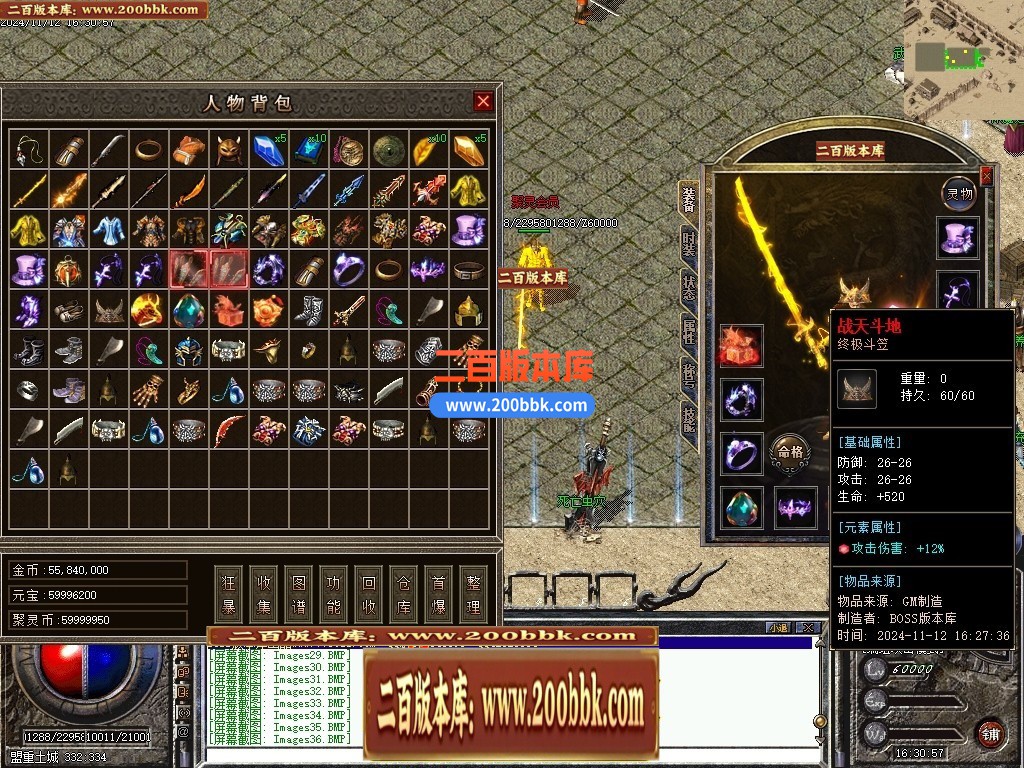
Task: Select the purple top hat equipment slot
Action: (x=960, y=238)
